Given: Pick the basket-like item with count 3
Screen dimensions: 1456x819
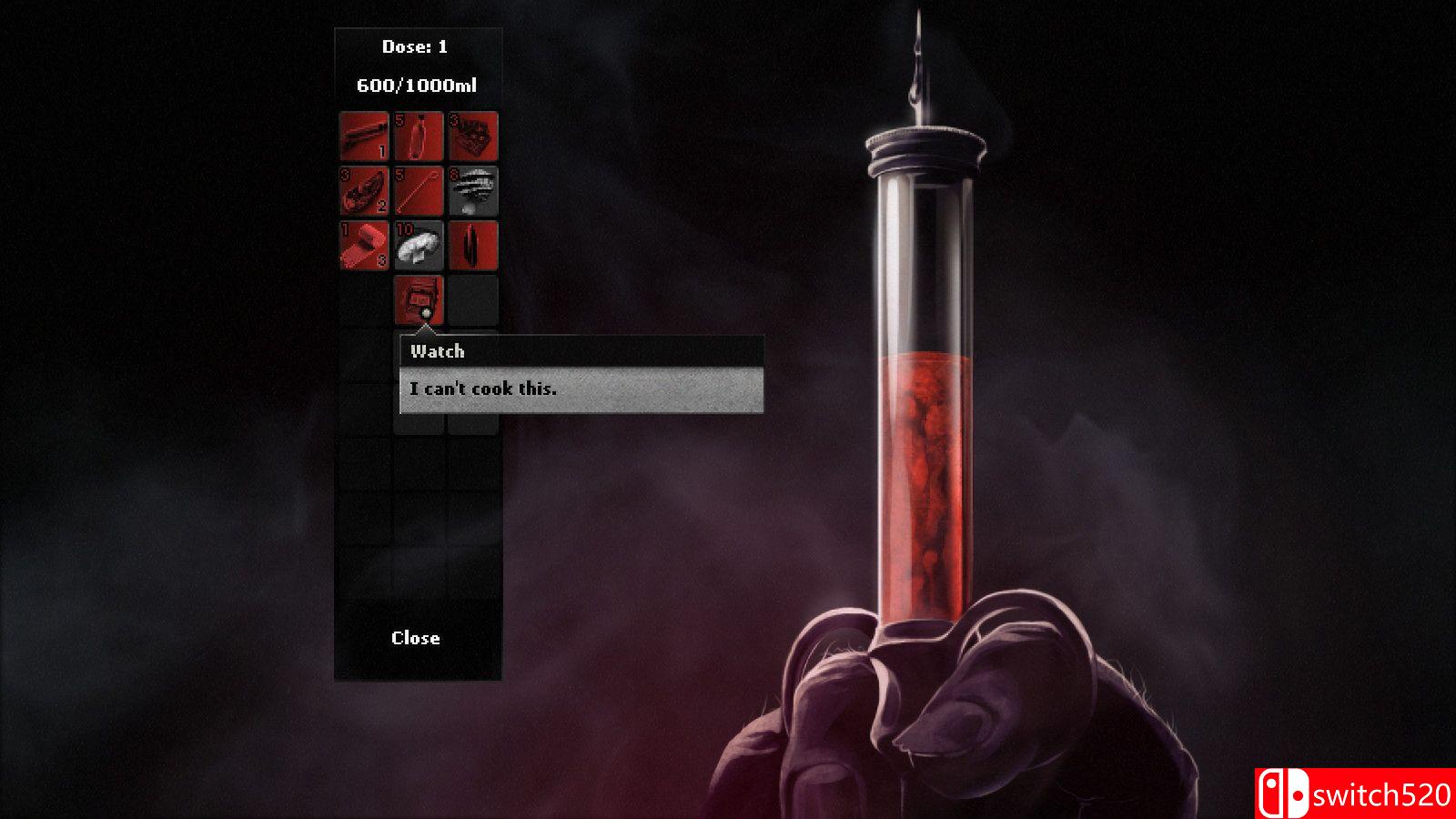Looking at the screenshot, I should [x=473, y=136].
